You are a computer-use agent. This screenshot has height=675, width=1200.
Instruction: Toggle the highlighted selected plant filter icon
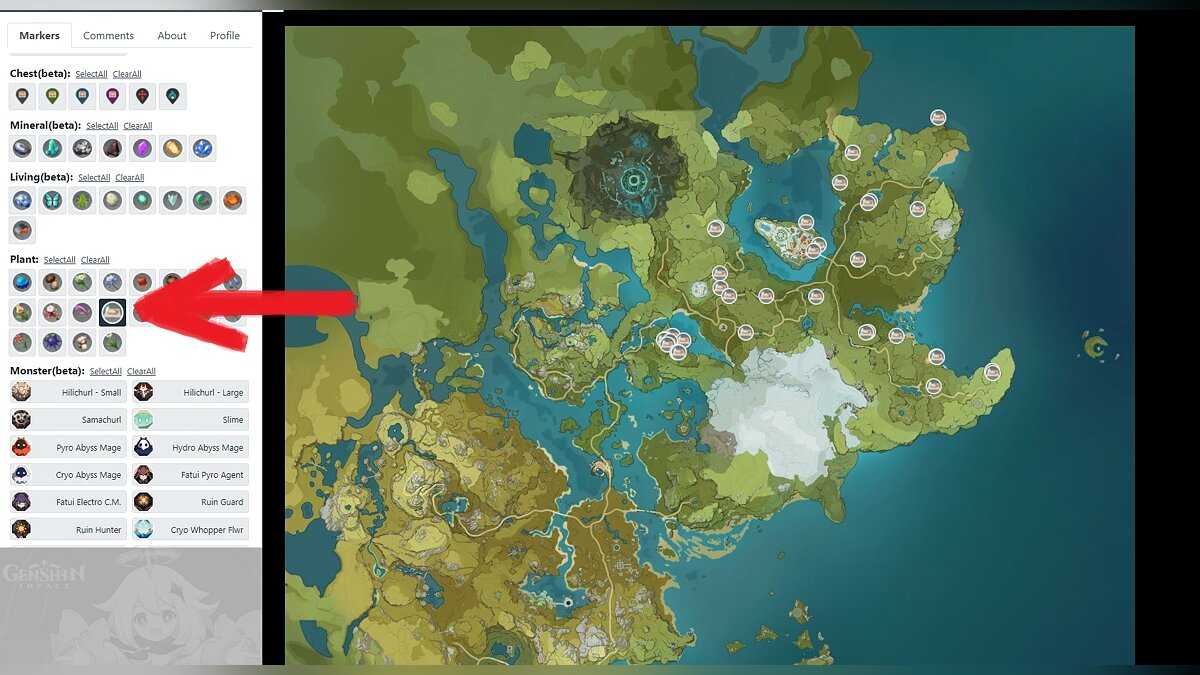coord(113,312)
